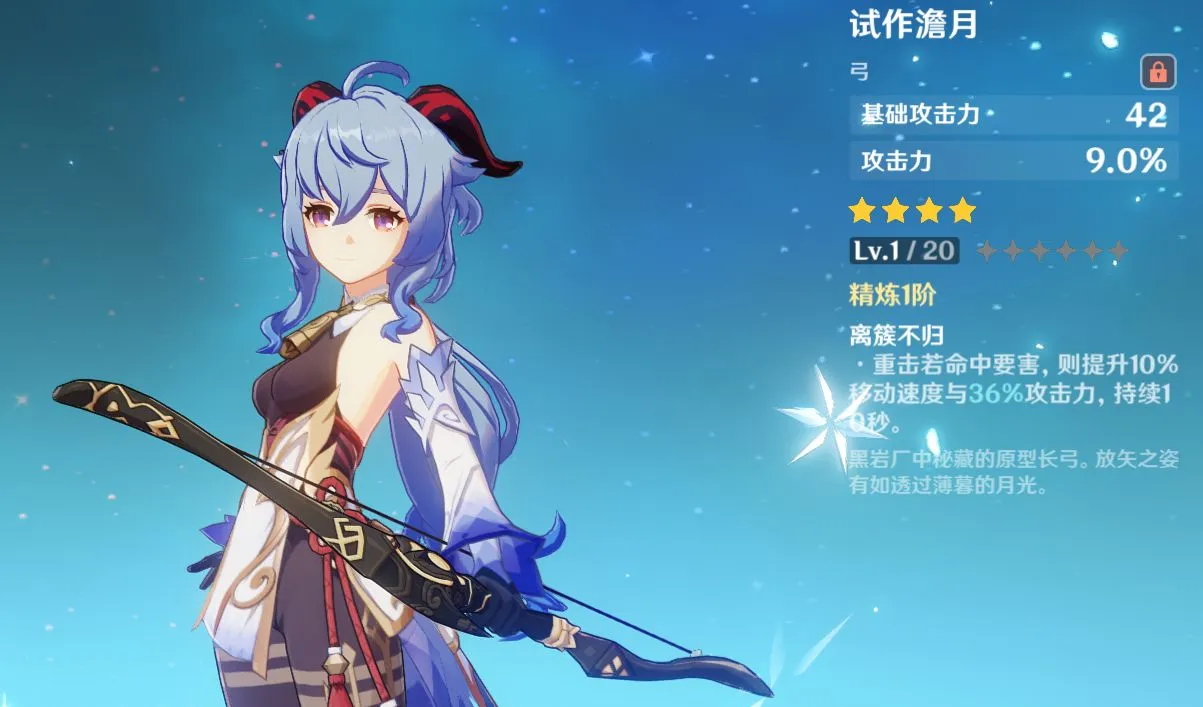Toggle the weapon lock icon
The width and height of the screenshot is (1203, 707).
click(x=1157, y=72)
